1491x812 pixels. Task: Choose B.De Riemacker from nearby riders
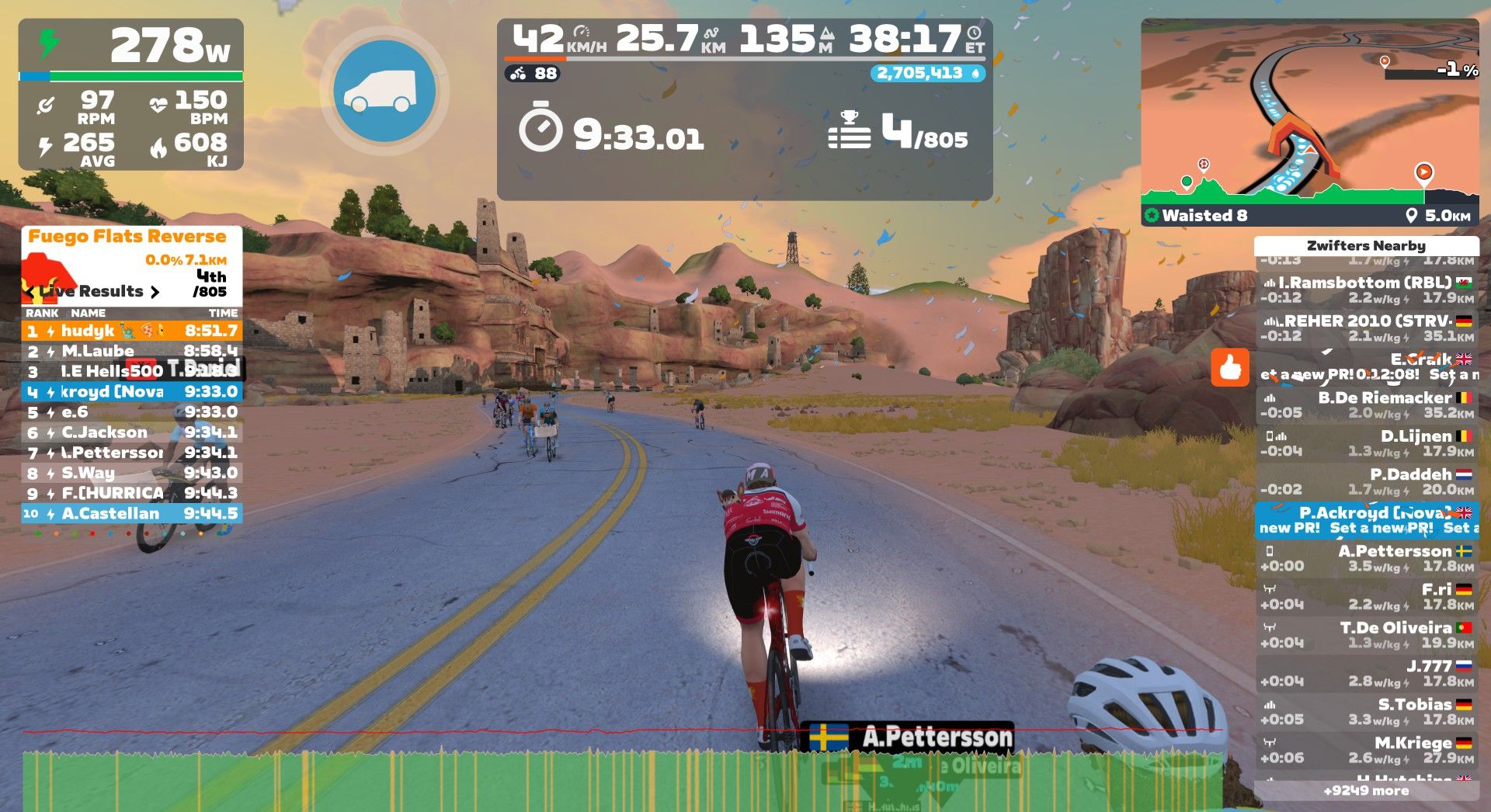1366,404
